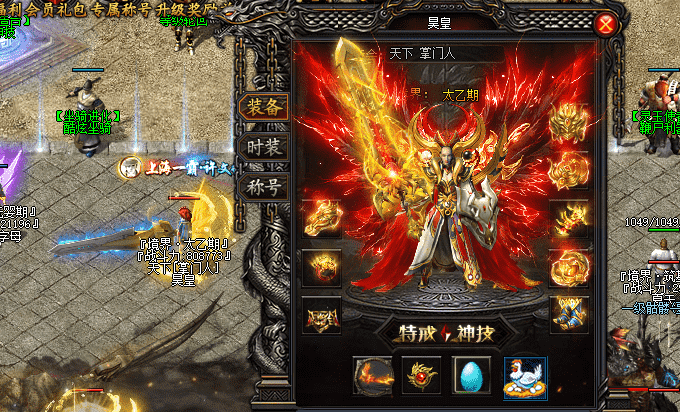Select the flaming circular item in bottom row

[x=372, y=376]
